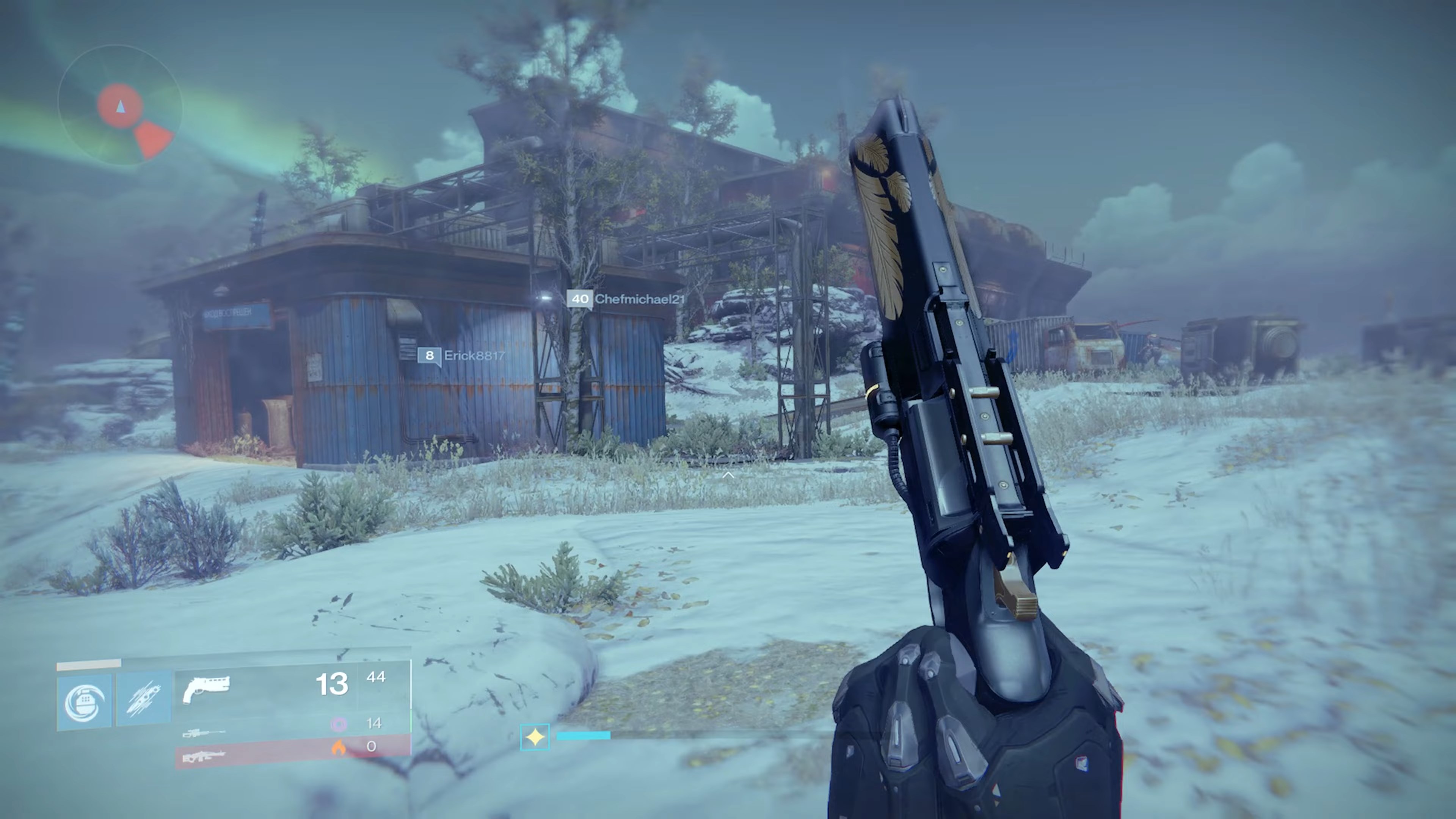Click the purple special ammo icon
The height and width of the screenshot is (819, 1456).
click(339, 724)
